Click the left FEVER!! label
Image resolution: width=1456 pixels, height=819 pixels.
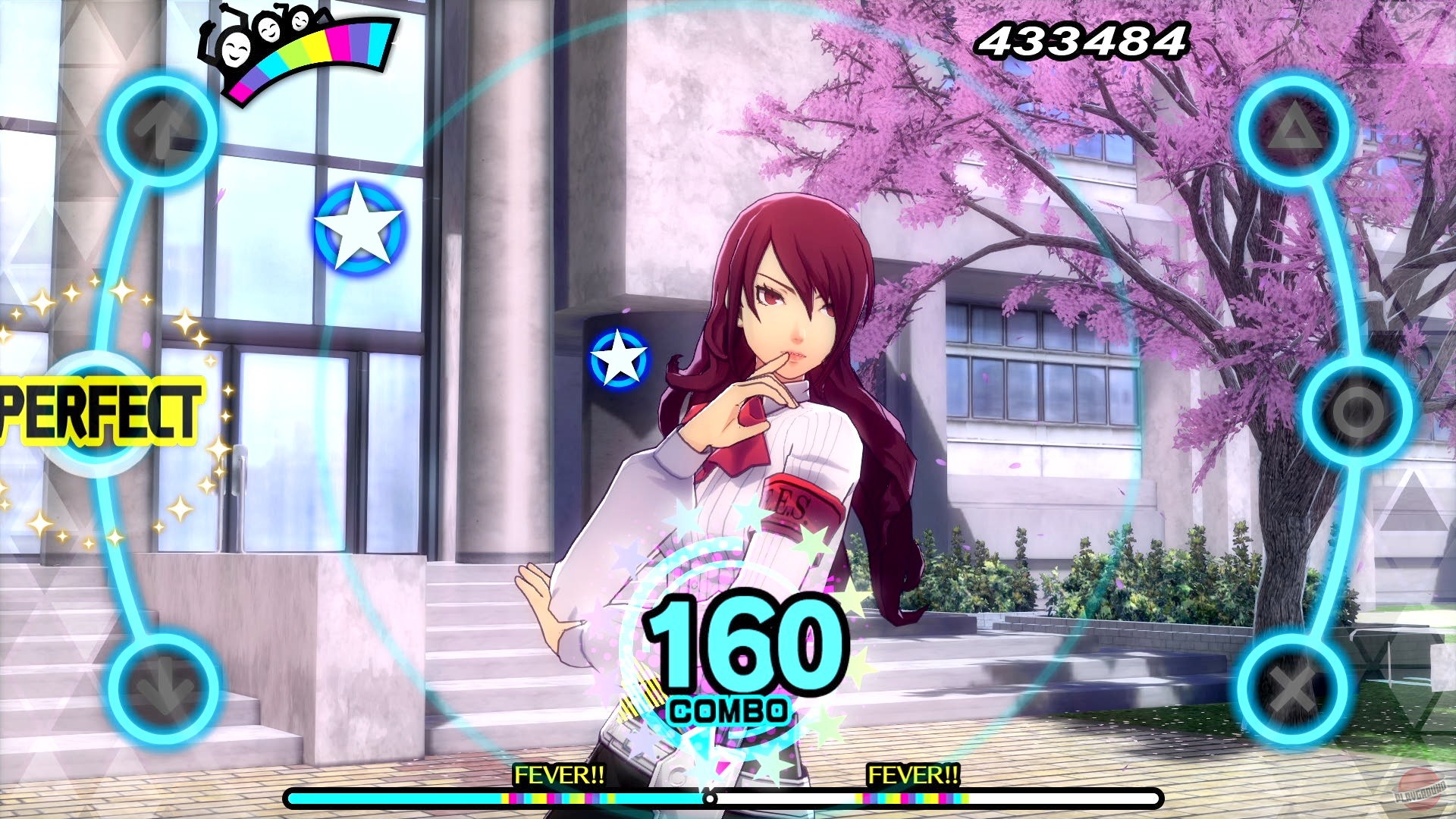coord(560,777)
